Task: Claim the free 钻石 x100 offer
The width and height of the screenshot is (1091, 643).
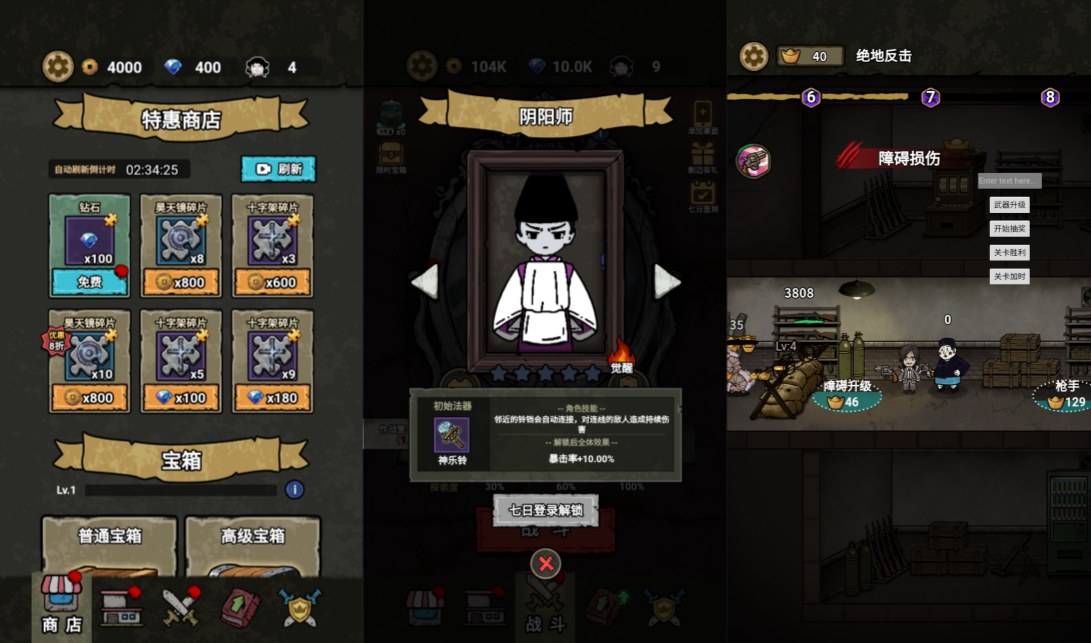Action: [x=90, y=282]
